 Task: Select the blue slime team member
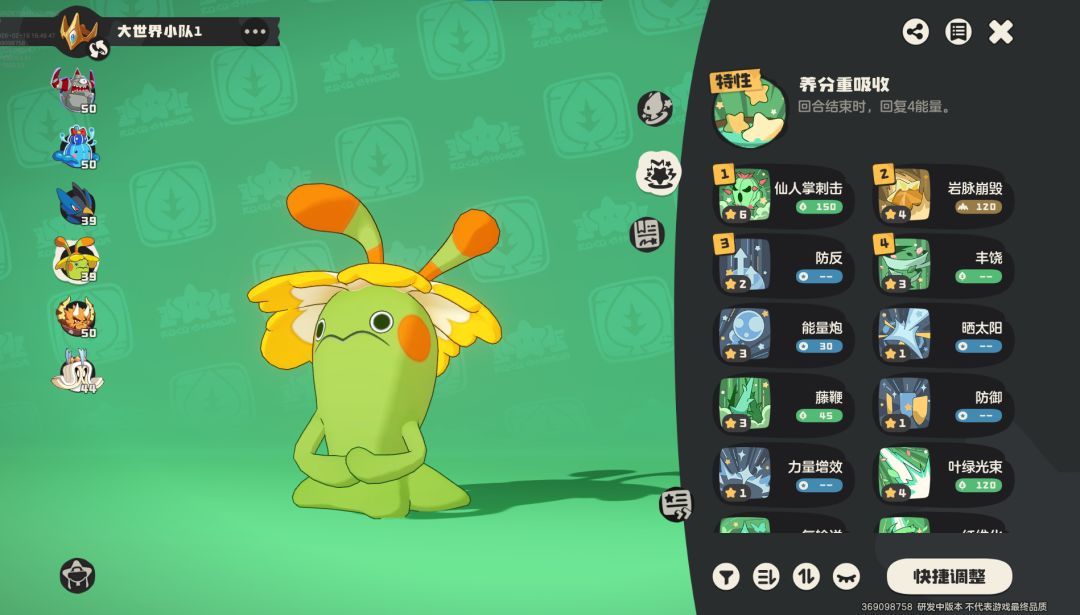[x=76, y=146]
